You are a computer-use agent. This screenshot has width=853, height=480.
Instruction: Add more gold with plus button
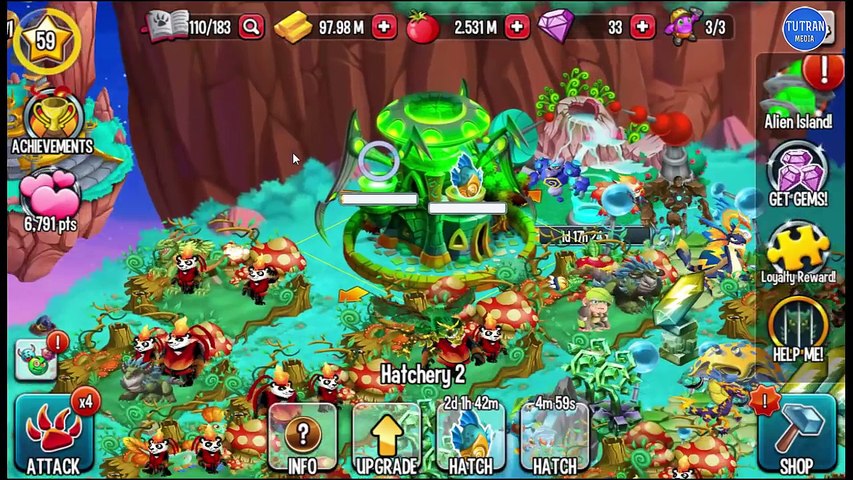(x=384, y=27)
